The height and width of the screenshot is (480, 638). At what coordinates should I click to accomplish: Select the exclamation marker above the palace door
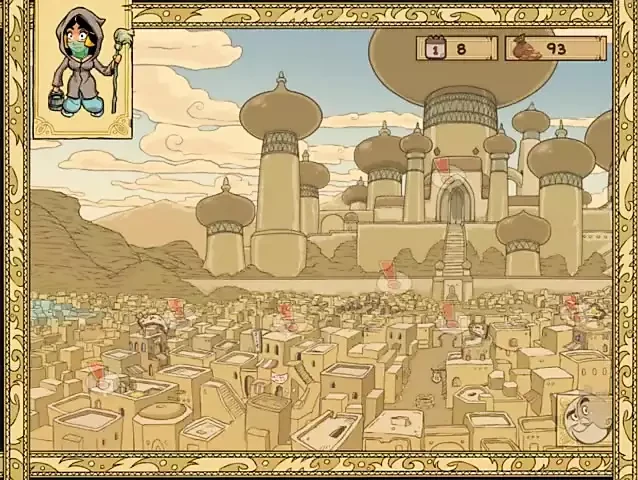(442, 166)
